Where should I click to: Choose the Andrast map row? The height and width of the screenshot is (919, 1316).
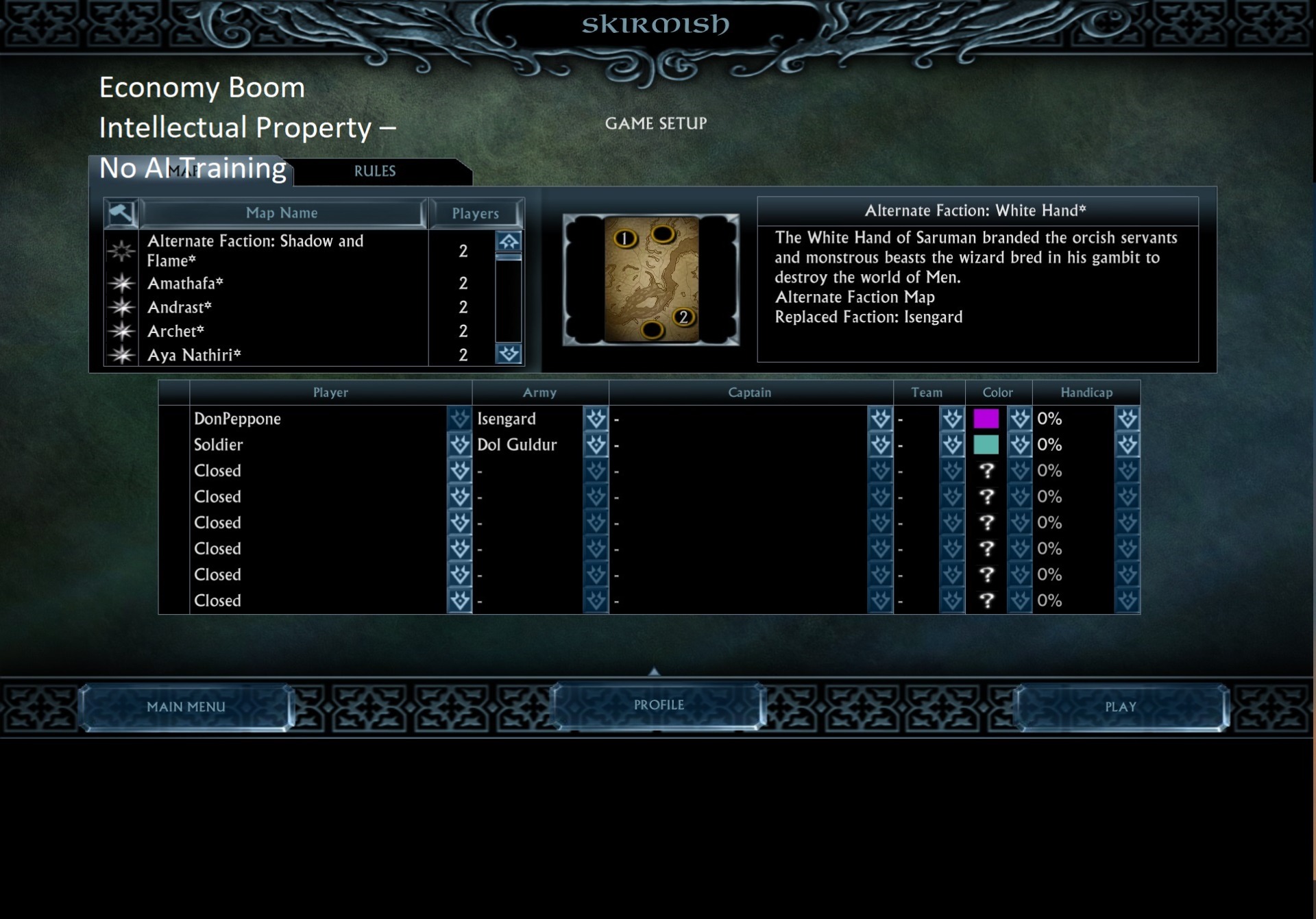pyautogui.click(x=180, y=307)
